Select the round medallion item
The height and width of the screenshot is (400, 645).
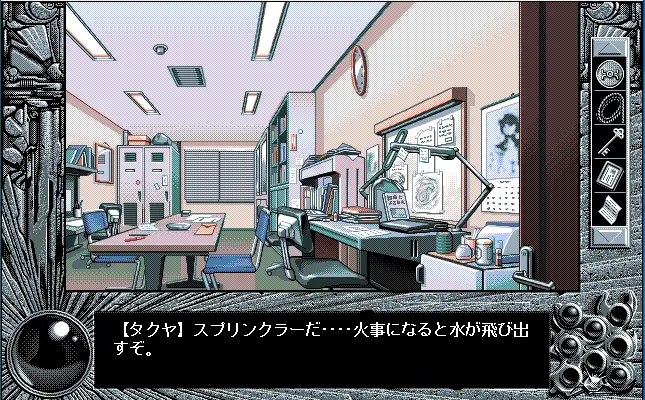pyautogui.click(x=608, y=73)
